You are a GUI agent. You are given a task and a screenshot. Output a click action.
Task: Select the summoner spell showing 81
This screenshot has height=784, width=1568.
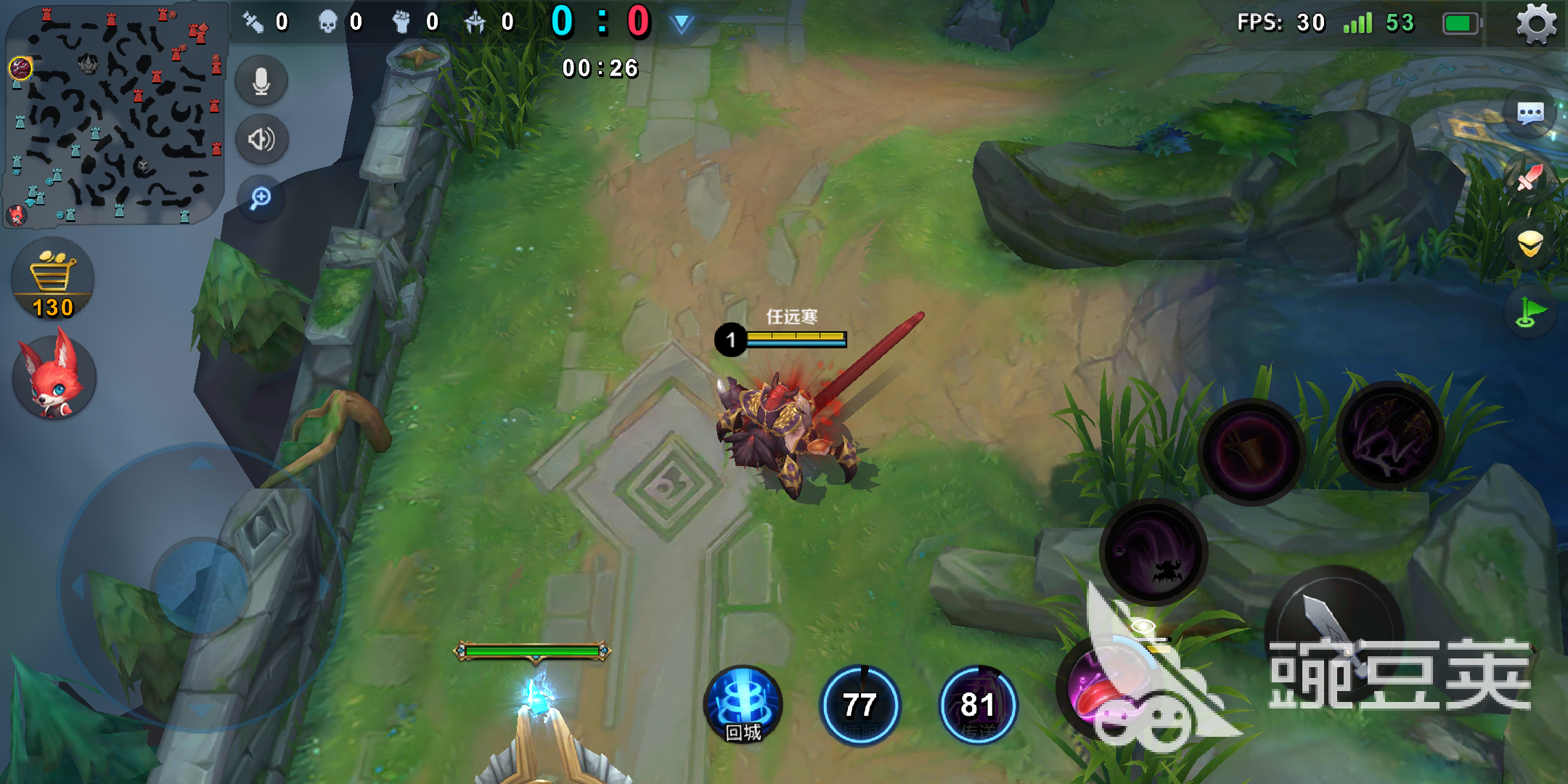[x=978, y=706]
